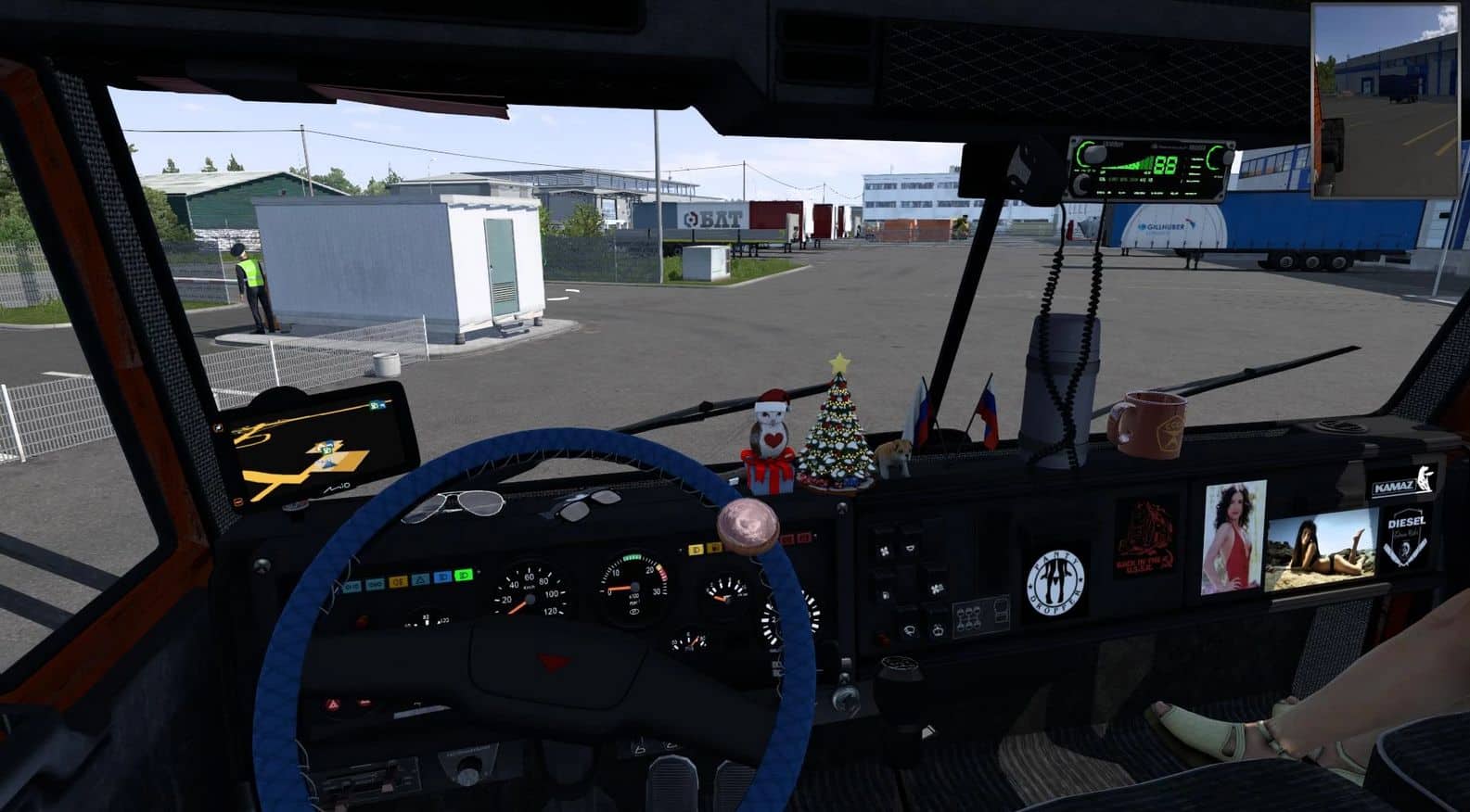1470x812 pixels.
Task: Click the lower tuning dial on the CB unit
Action: pos(1080,184)
